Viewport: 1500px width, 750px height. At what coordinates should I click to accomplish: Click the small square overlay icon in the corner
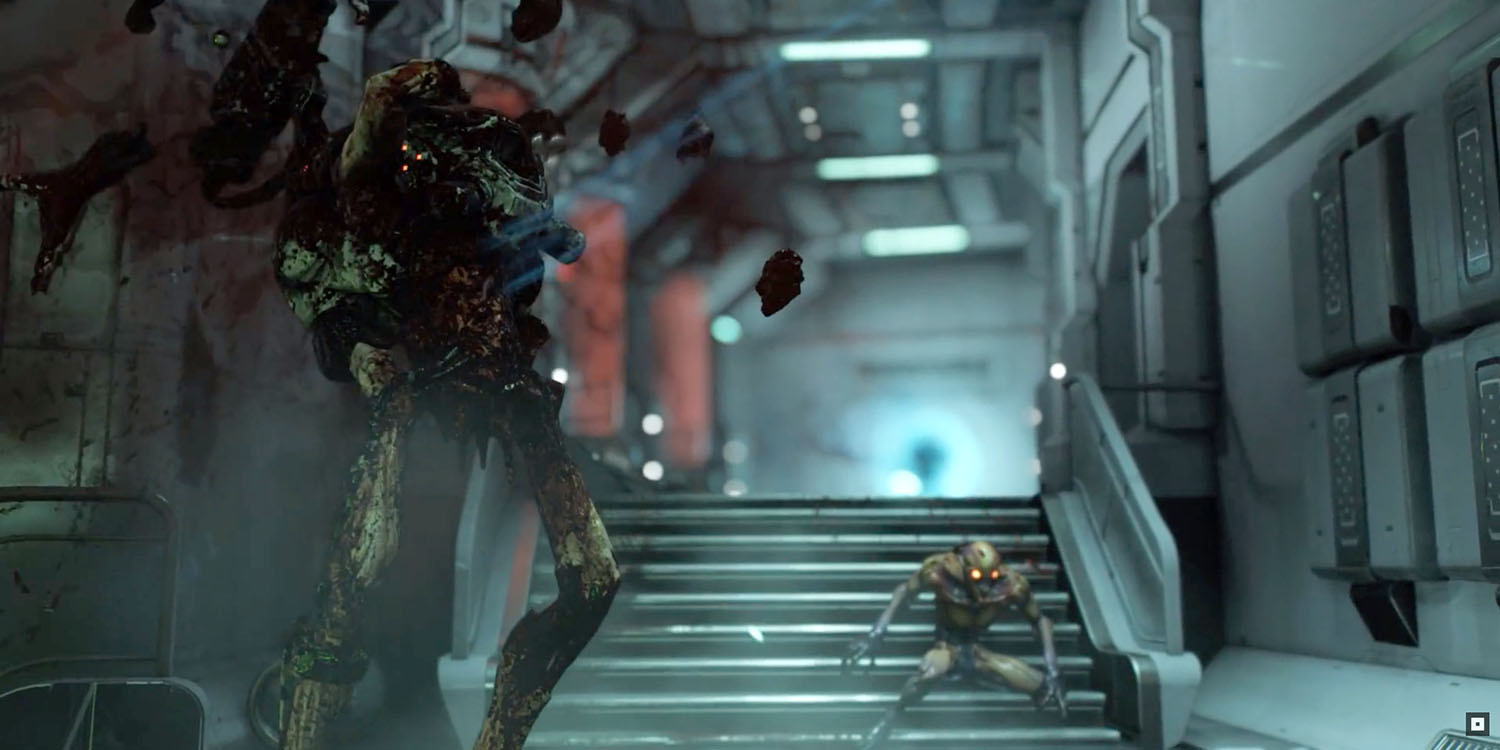1475,723
